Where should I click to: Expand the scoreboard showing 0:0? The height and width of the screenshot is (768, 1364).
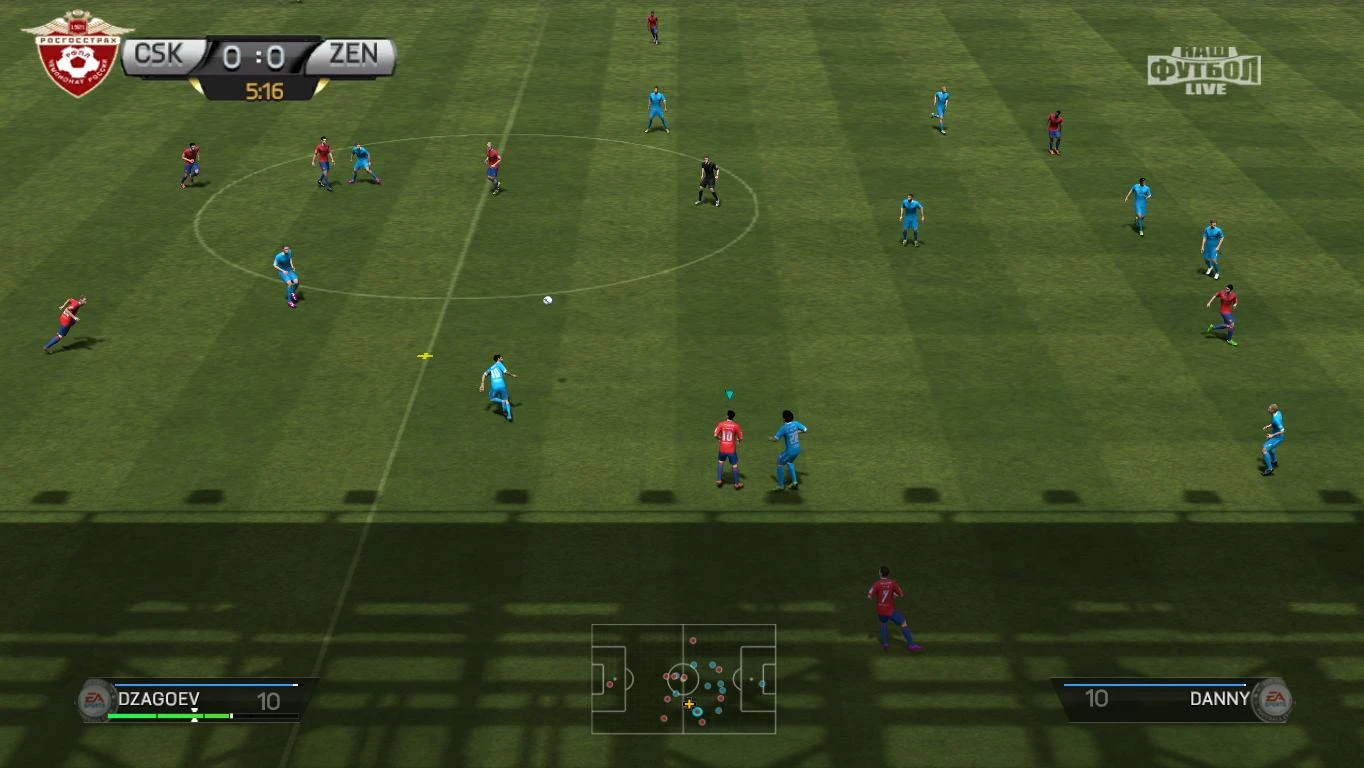coord(257,56)
